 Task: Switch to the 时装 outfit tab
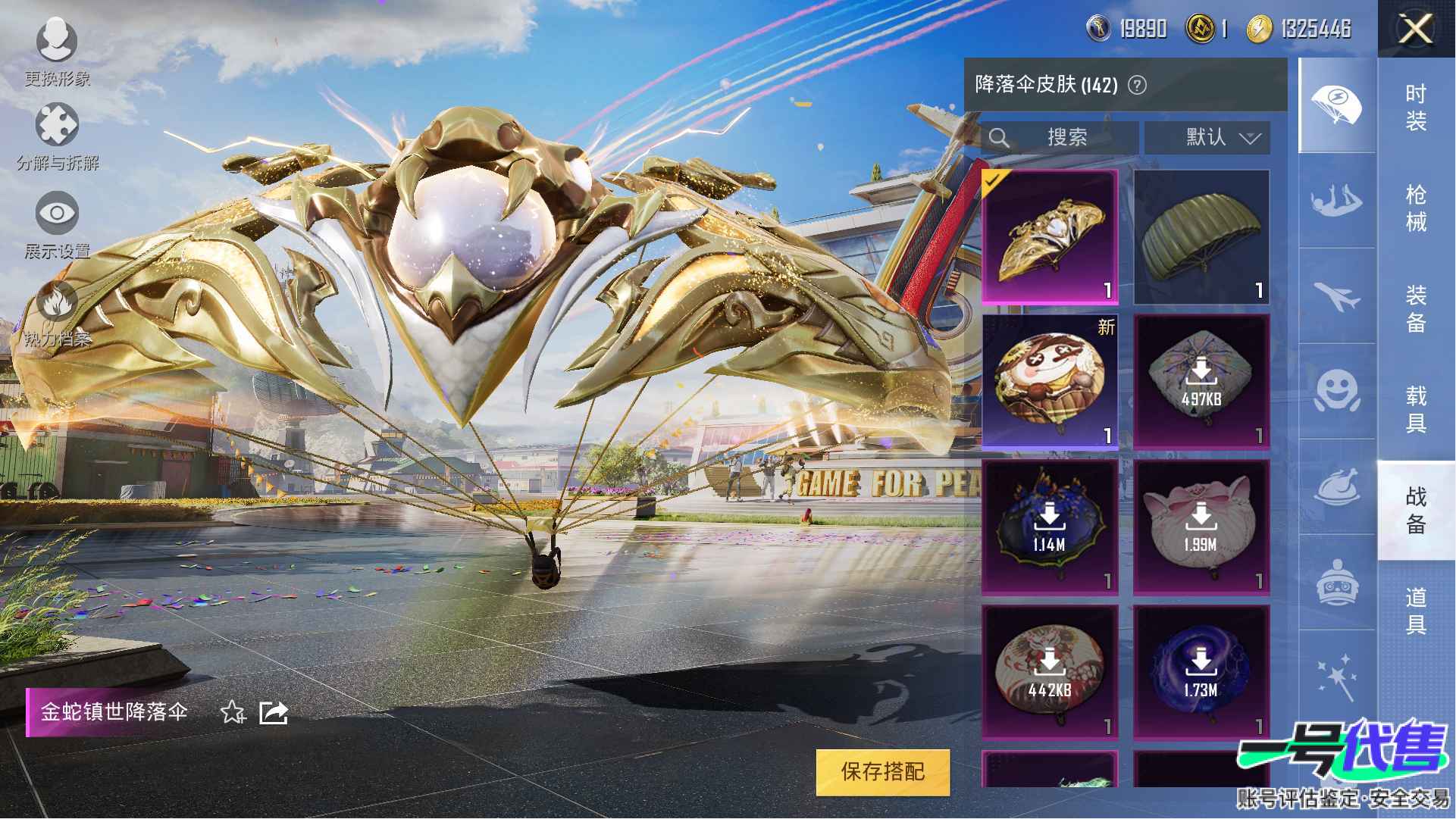coord(1415,107)
